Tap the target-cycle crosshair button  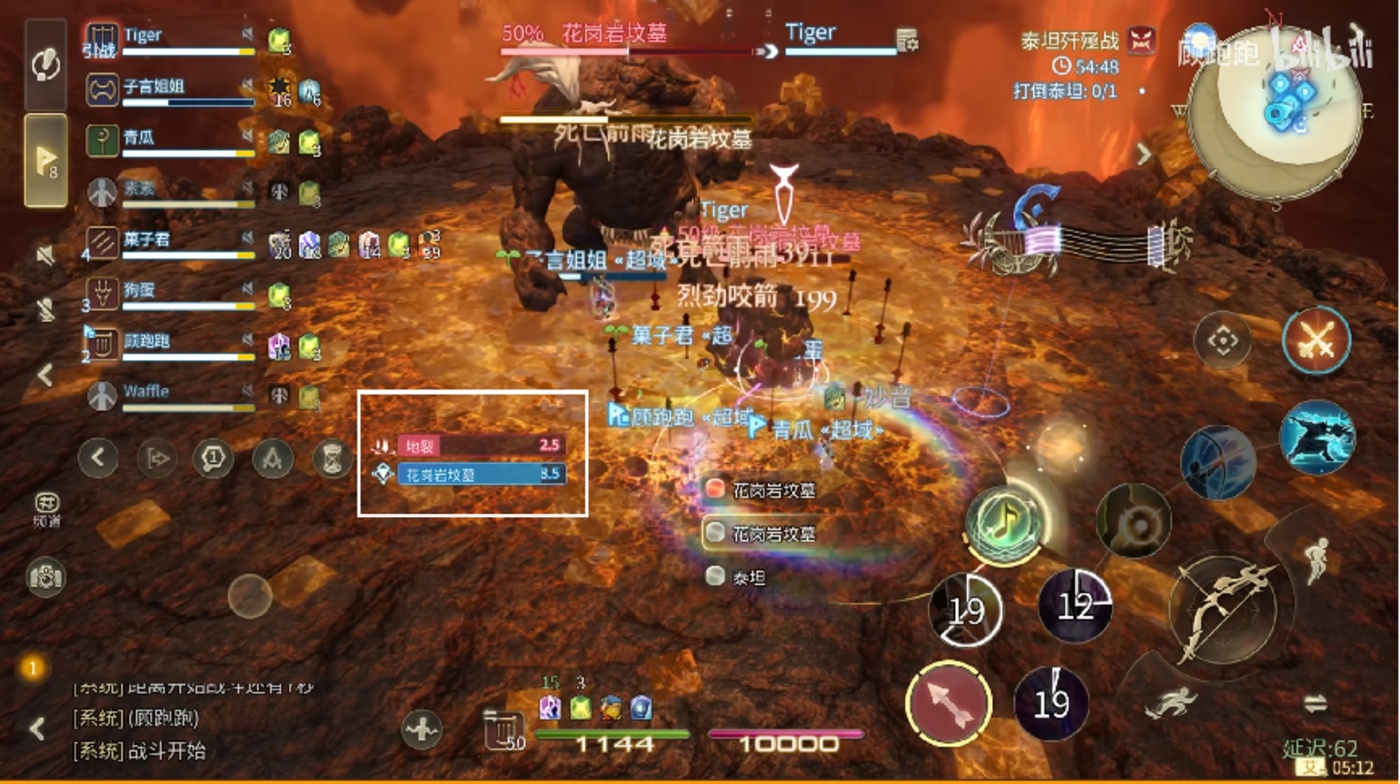click(1222, 340)
